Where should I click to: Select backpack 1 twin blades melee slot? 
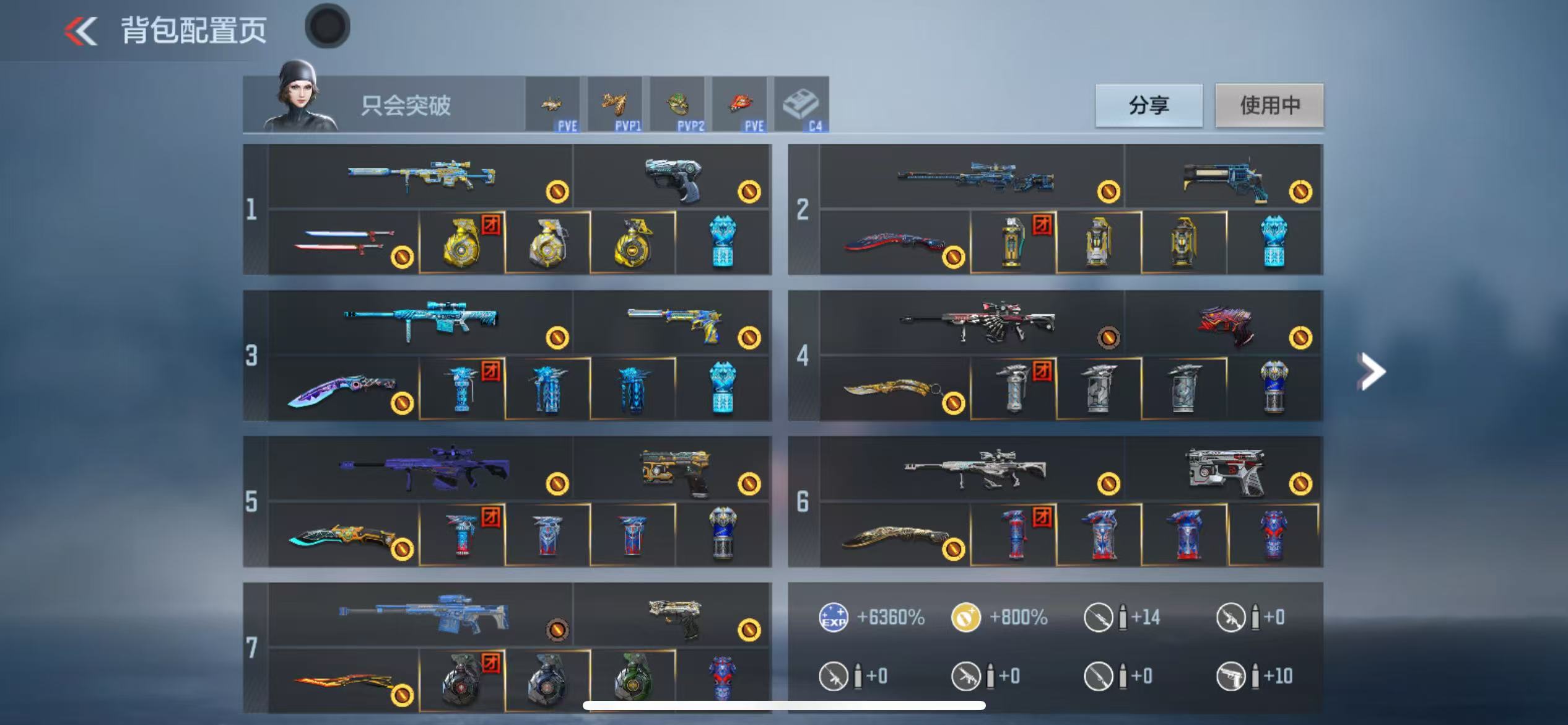[x=344, y=242]
